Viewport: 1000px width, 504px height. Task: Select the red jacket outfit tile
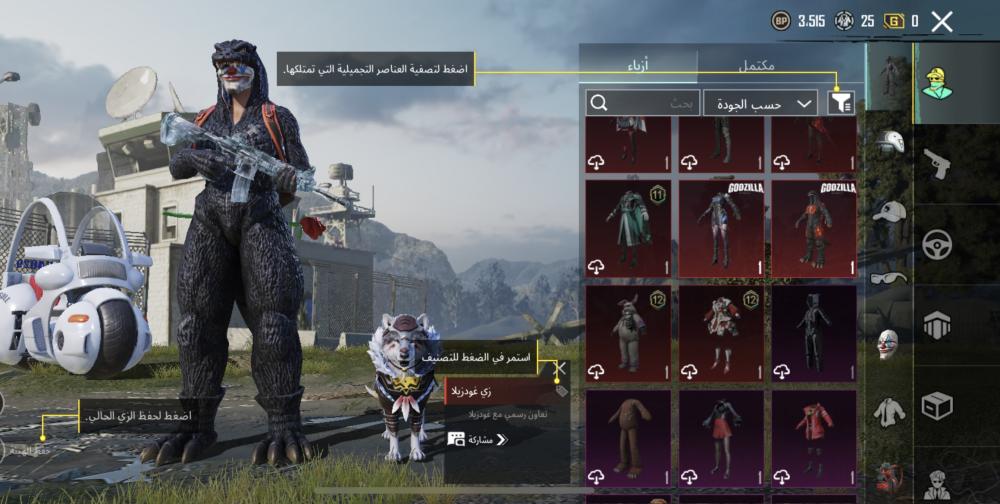coord(814,438)
